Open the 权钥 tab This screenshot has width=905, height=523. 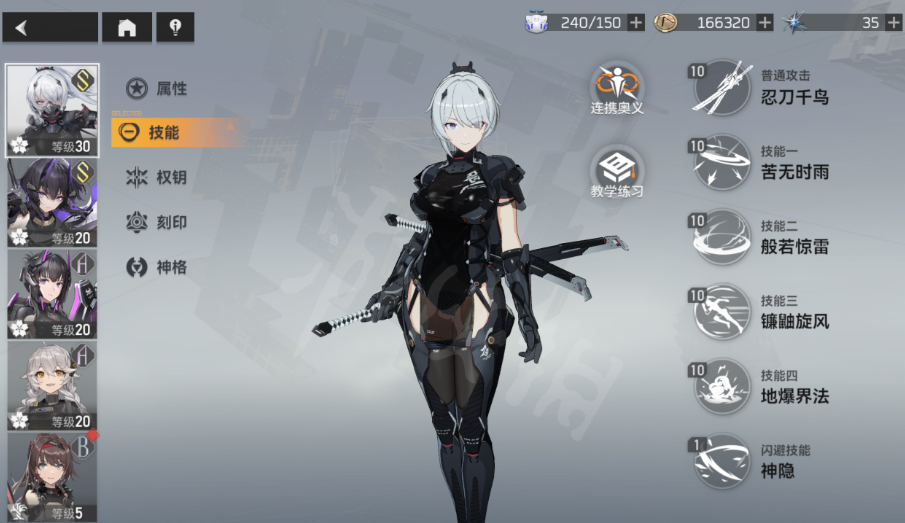click(x=159, y=177)
